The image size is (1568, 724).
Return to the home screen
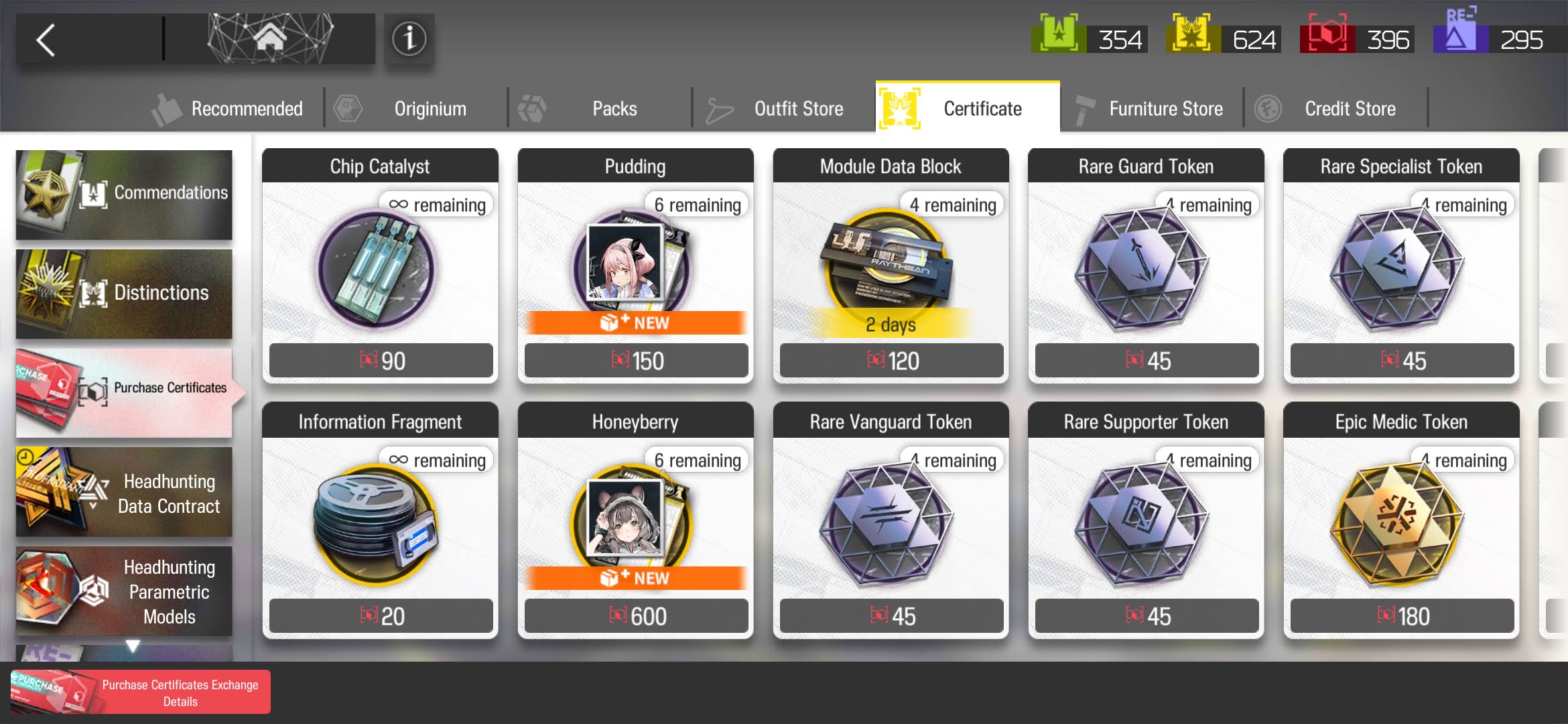pos(269,39)
